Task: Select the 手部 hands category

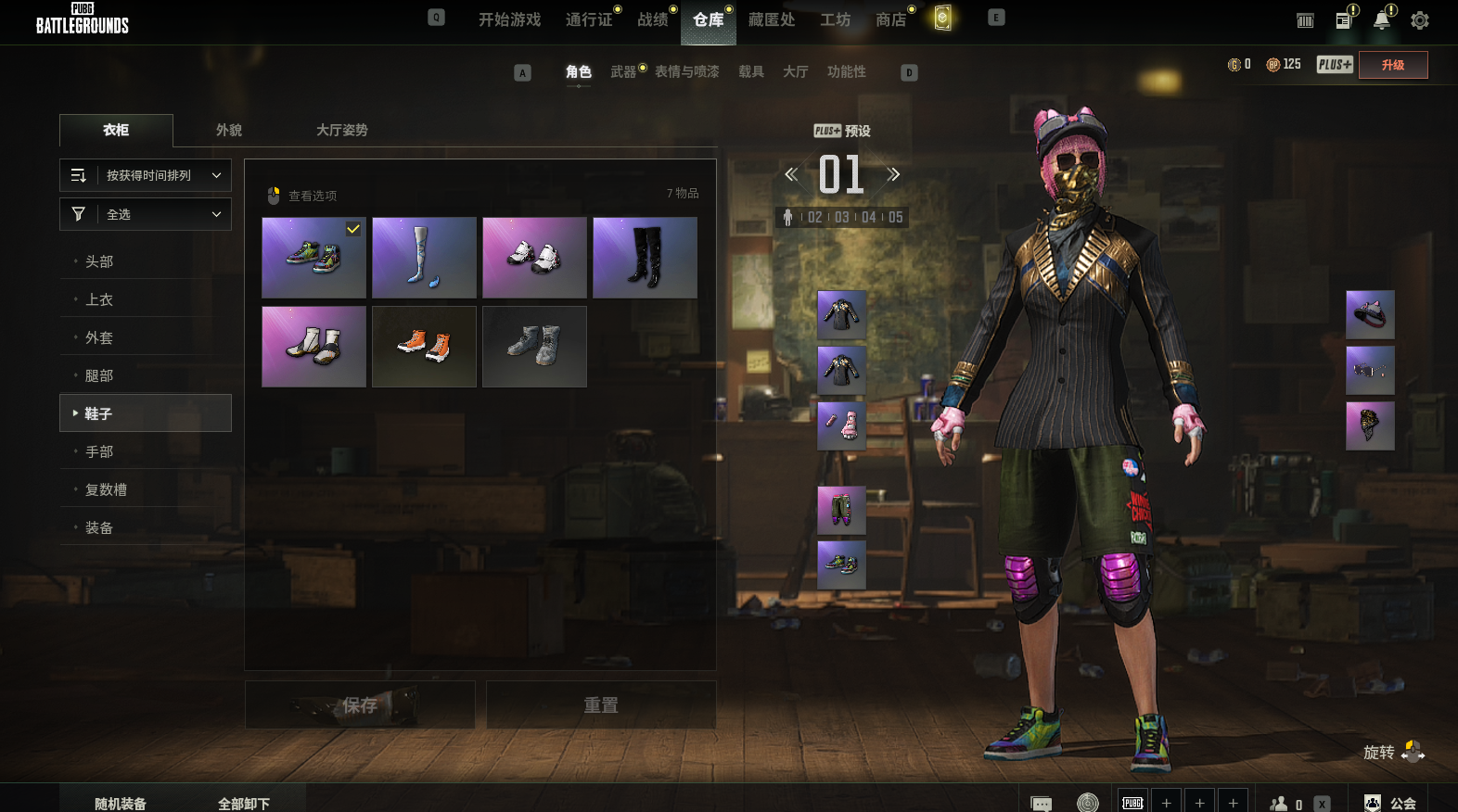Action: [99, 451]
